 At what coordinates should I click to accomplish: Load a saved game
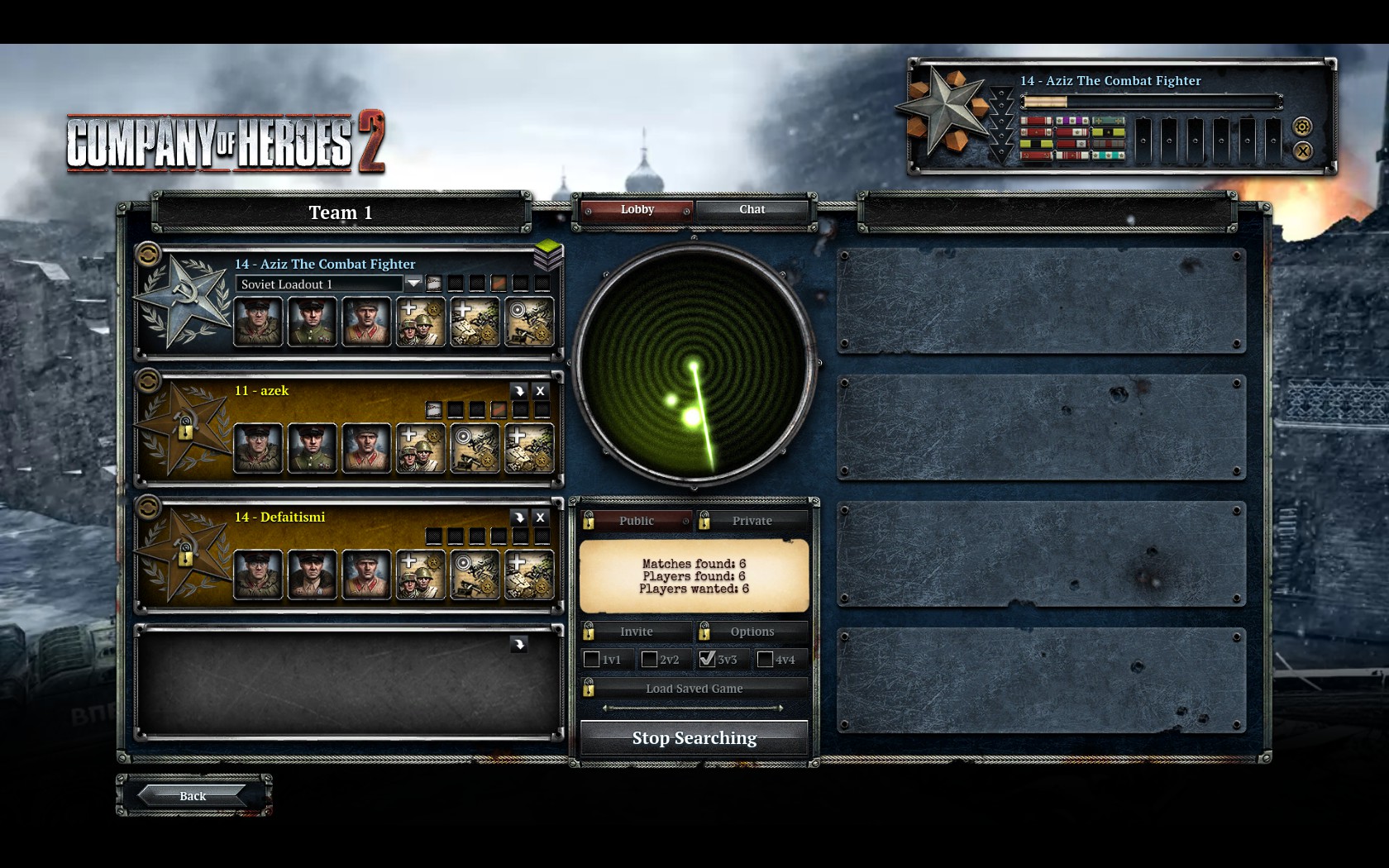pyautogui.click(x=694, y=689)
